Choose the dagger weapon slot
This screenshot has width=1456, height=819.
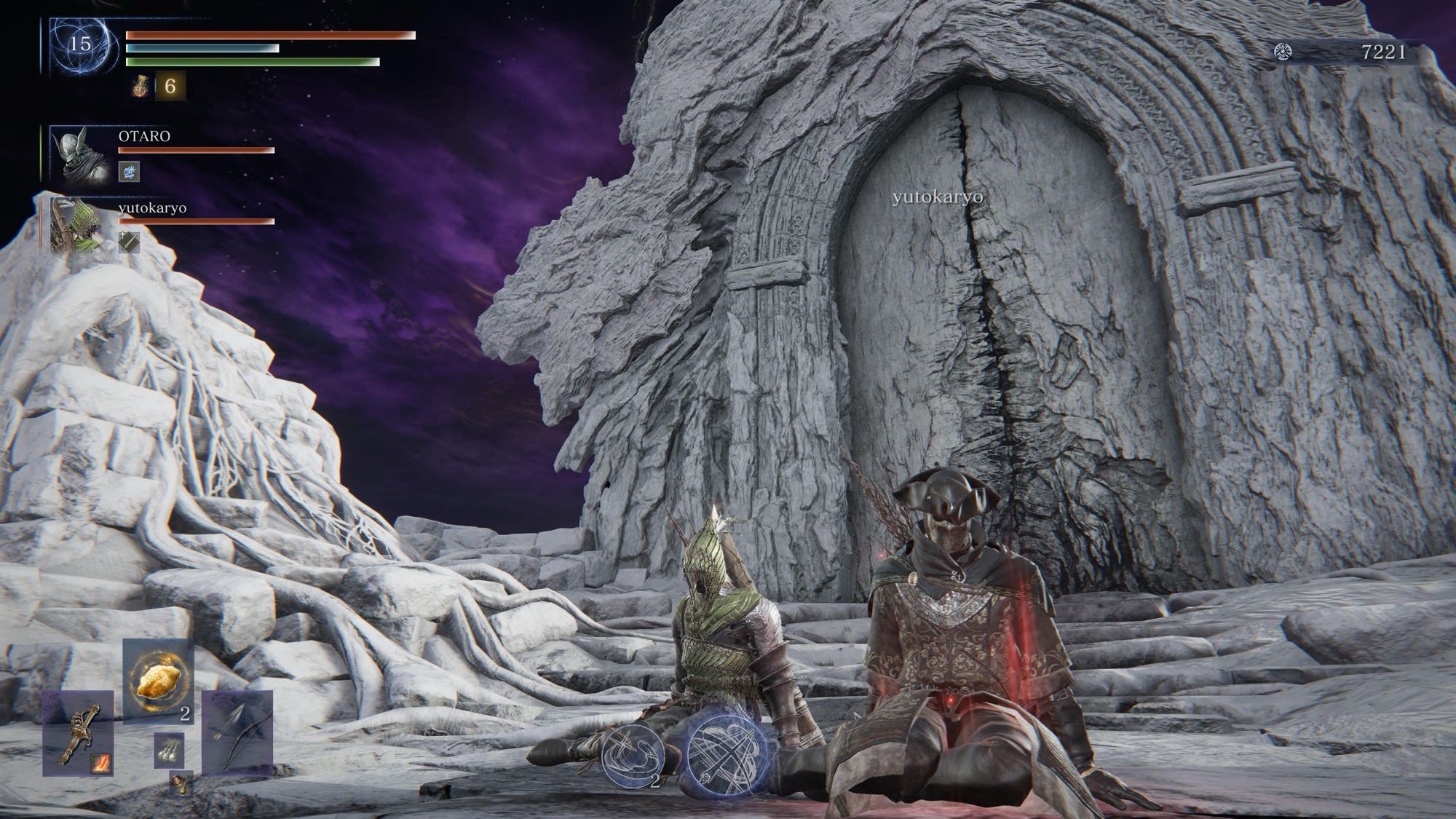click(x=78, y=732)
